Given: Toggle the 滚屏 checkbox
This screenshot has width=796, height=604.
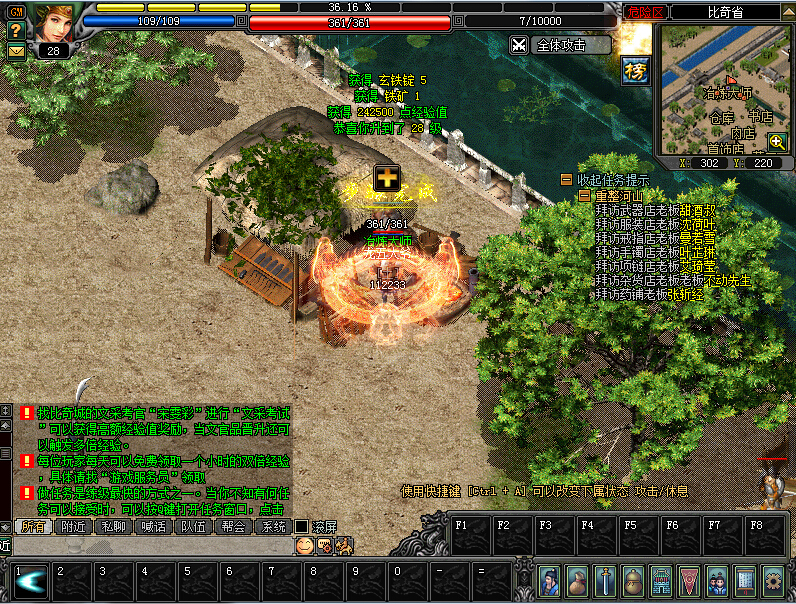Looking at the screenshot, I should (x=301, y=527).
